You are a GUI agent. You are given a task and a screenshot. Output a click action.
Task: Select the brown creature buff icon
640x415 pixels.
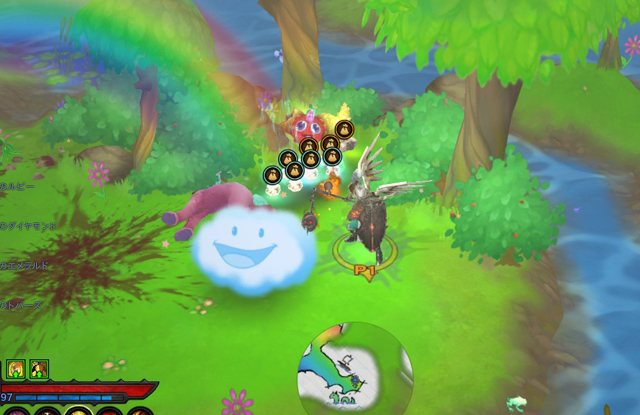(x=39, y=369)
